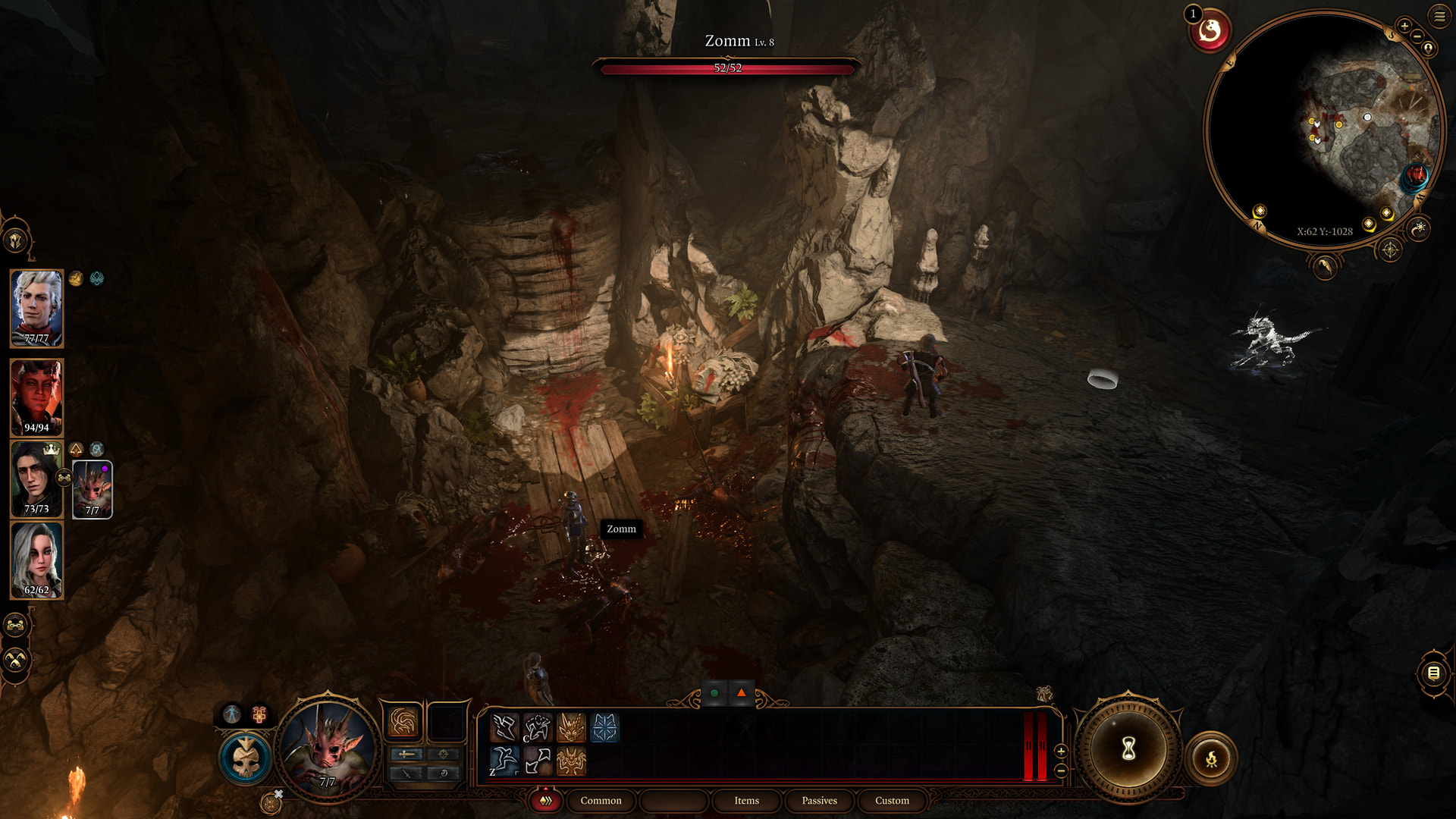Open the campfire rest button
1456x819 pixels.
(1211, 758)
